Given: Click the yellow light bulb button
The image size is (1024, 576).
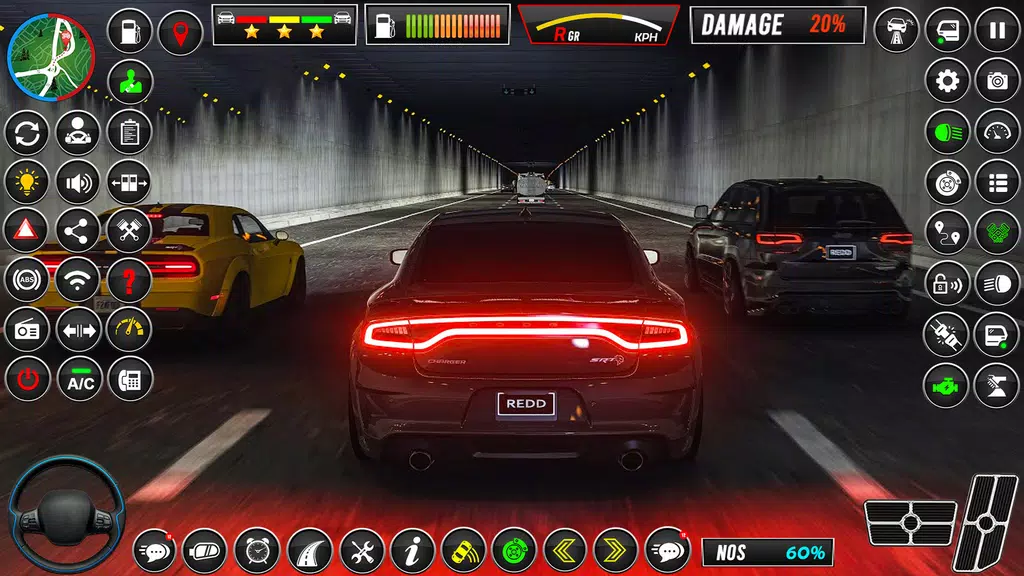Looking at the screenshot, I should click(x=27, y=181).
